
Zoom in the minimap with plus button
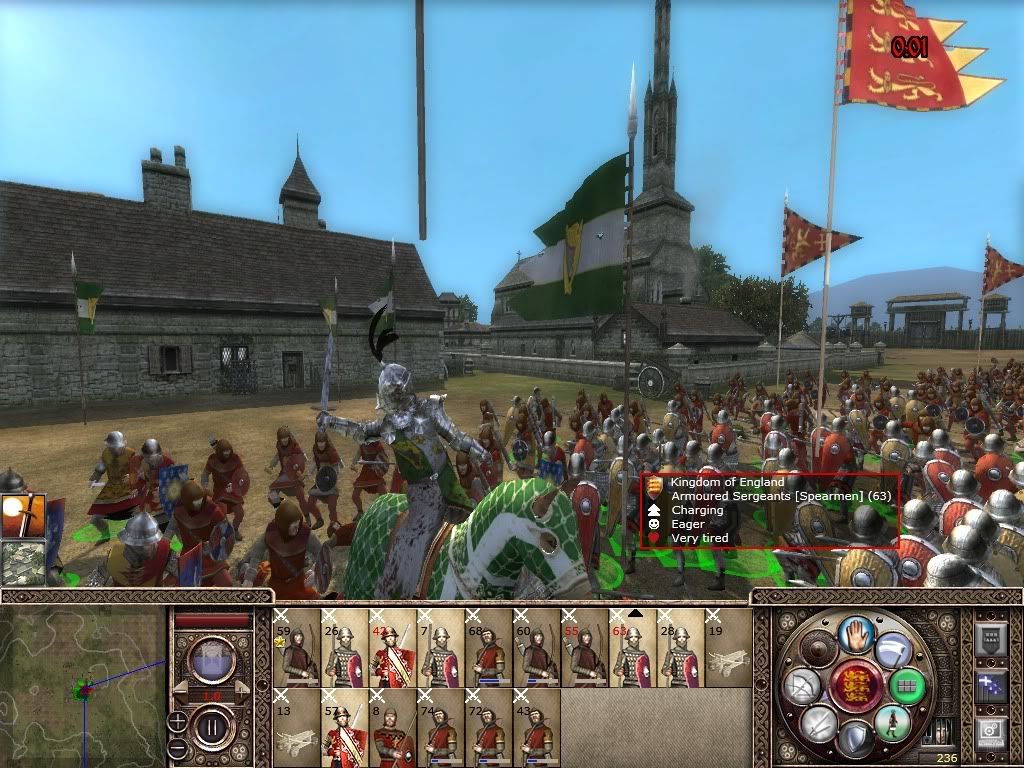[x=176, y=720]
